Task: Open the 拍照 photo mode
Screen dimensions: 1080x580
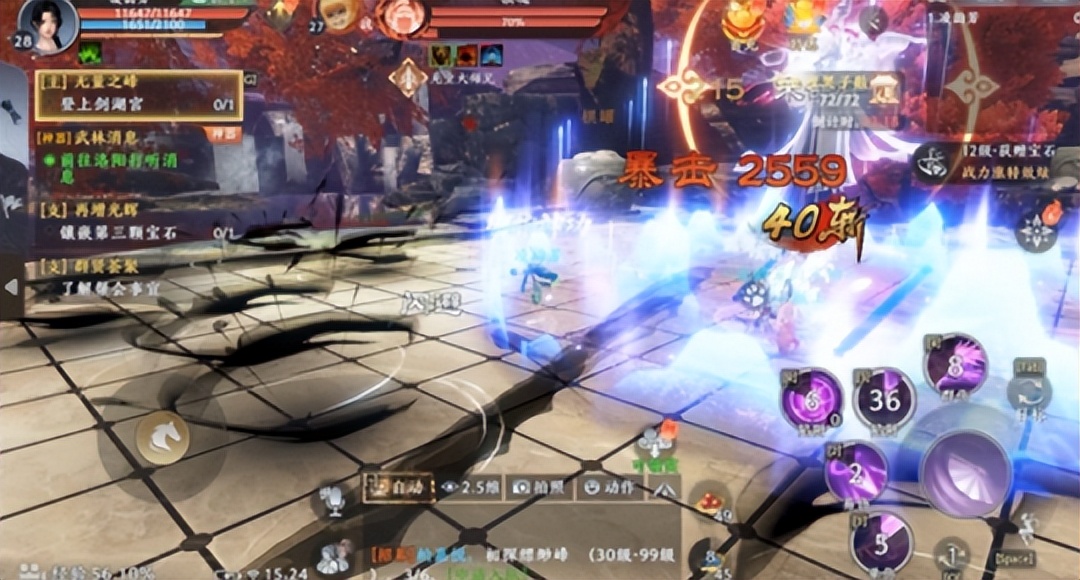Action: [540, 488]
